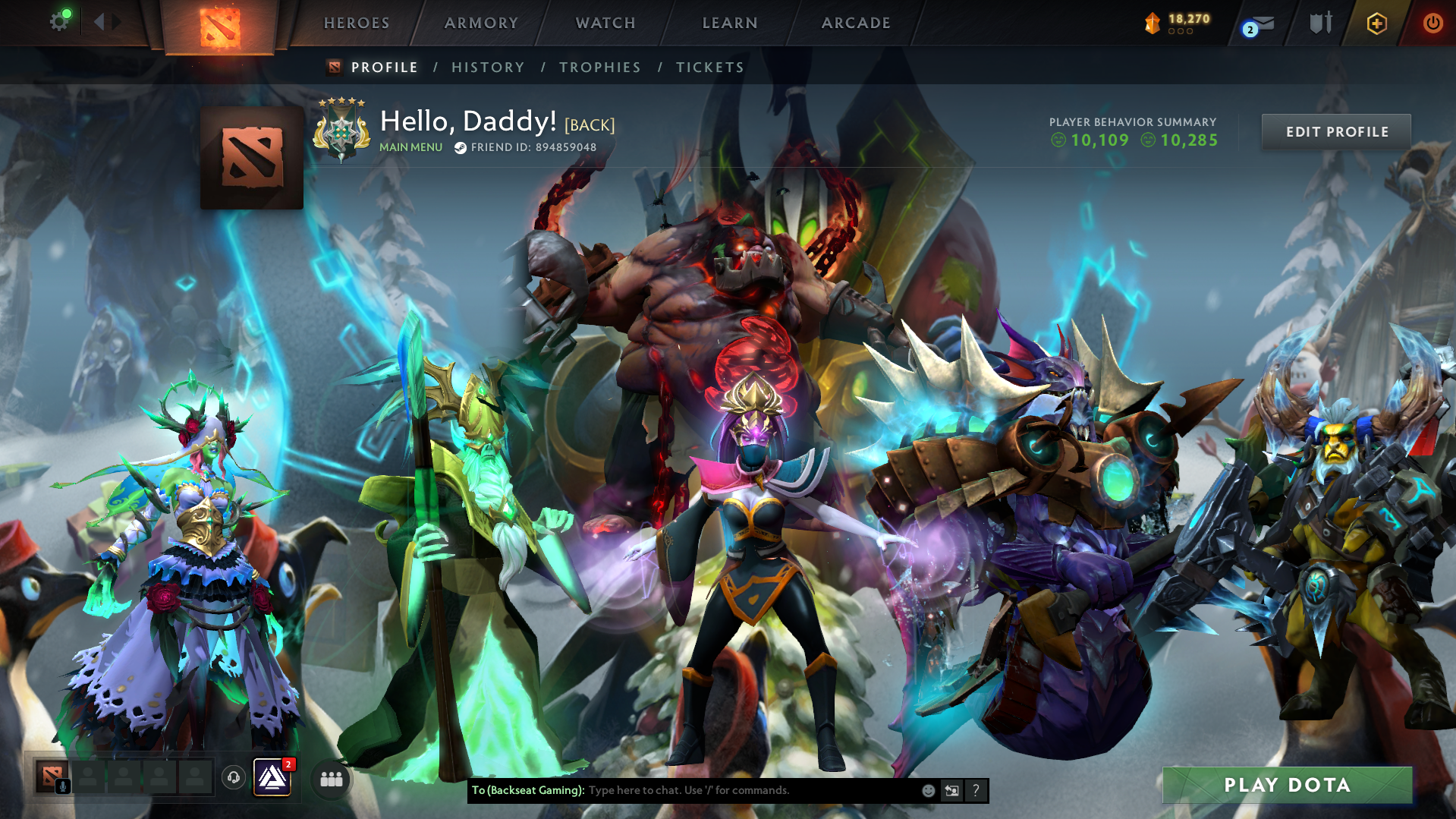Open the emoticon picker in the chat bar
The width and height of the screenshot is (1456, 819).
click(927, 790)
